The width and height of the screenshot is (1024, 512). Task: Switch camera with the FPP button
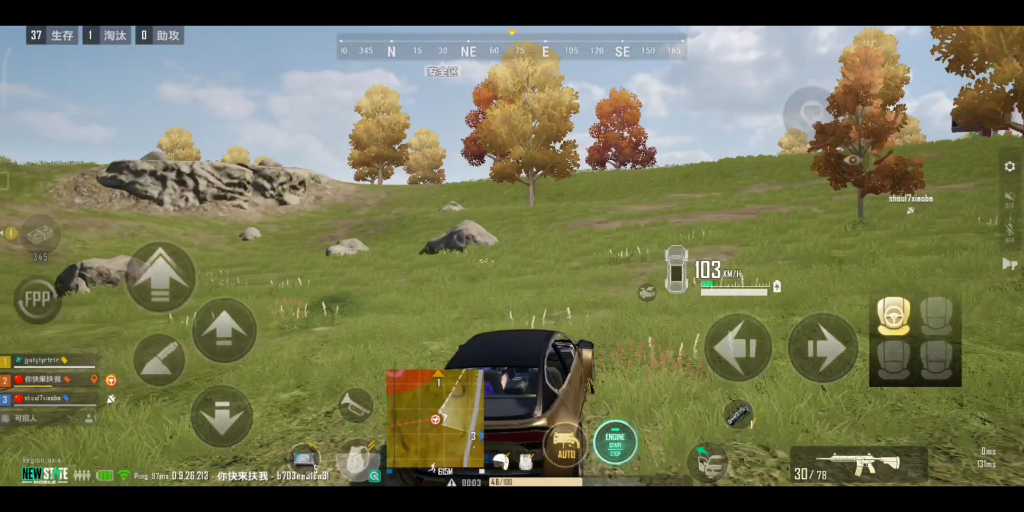pos(37,299)
